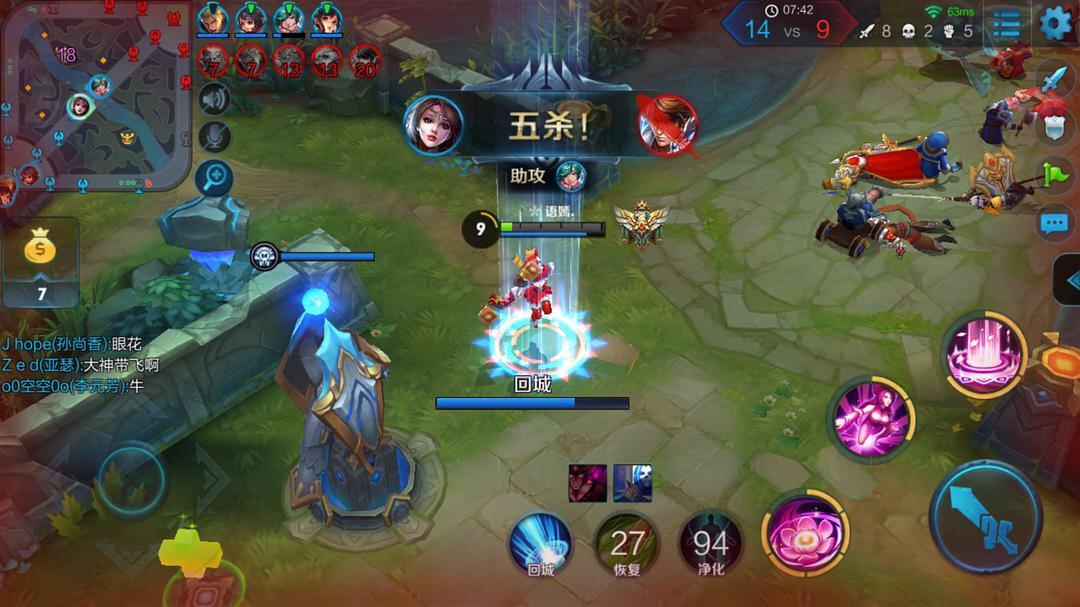Use the 恢复 heal spell
1080x607 pixels.
[x=626, y=543]
